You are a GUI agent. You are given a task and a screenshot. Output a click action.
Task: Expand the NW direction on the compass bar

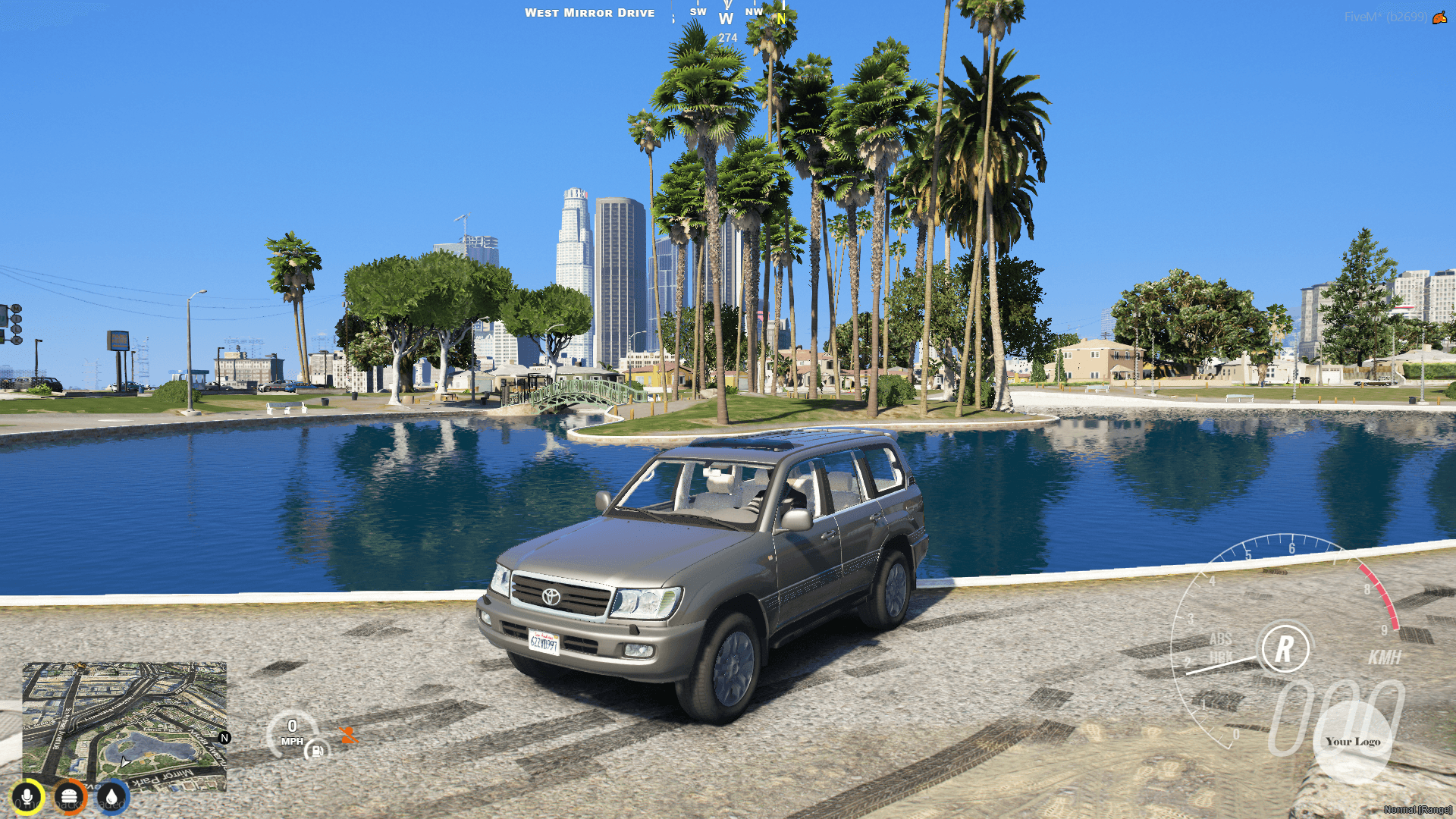[x=753, y=11]
